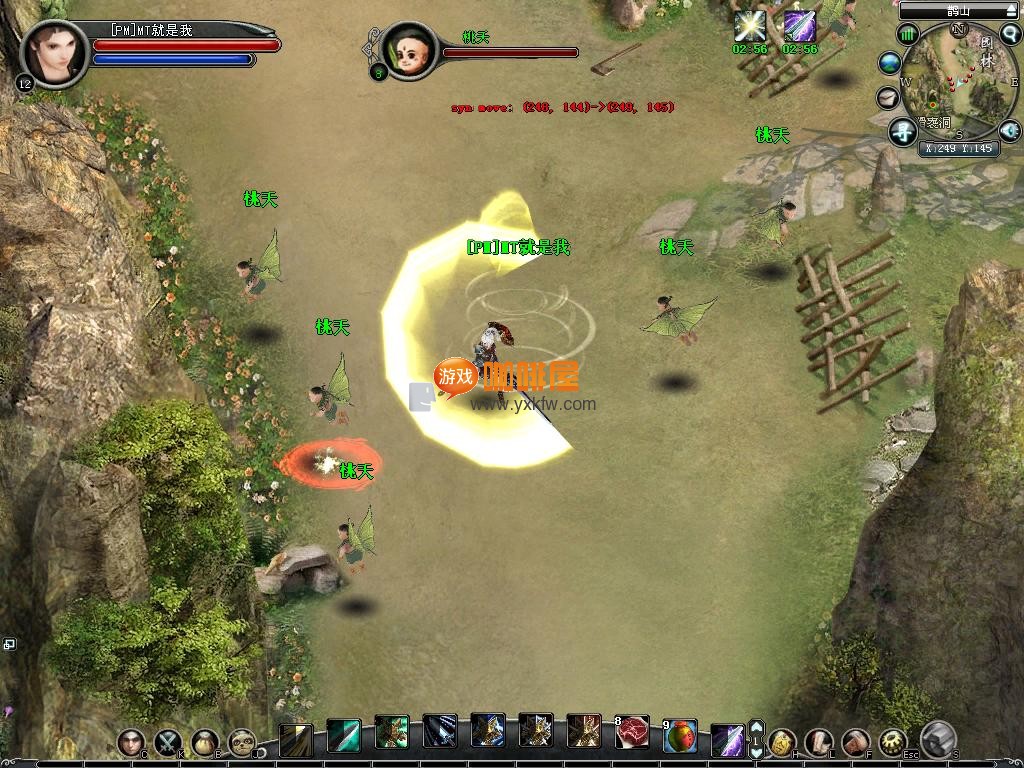The width and height of the screenshot is (1024, 768).
Task: Open the world map globe button
Action: (889, 63)
